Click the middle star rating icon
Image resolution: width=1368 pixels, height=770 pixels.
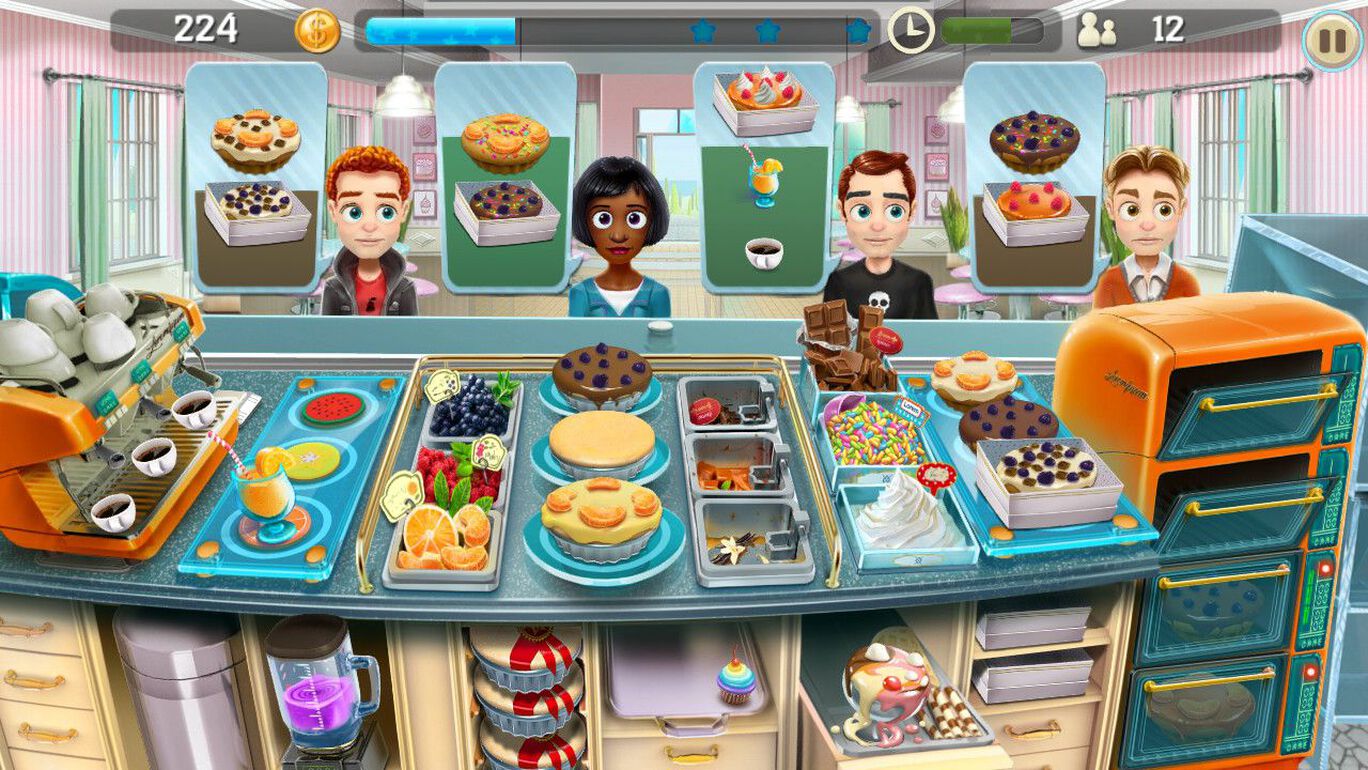pyautogui.click(x=768, y=31)
